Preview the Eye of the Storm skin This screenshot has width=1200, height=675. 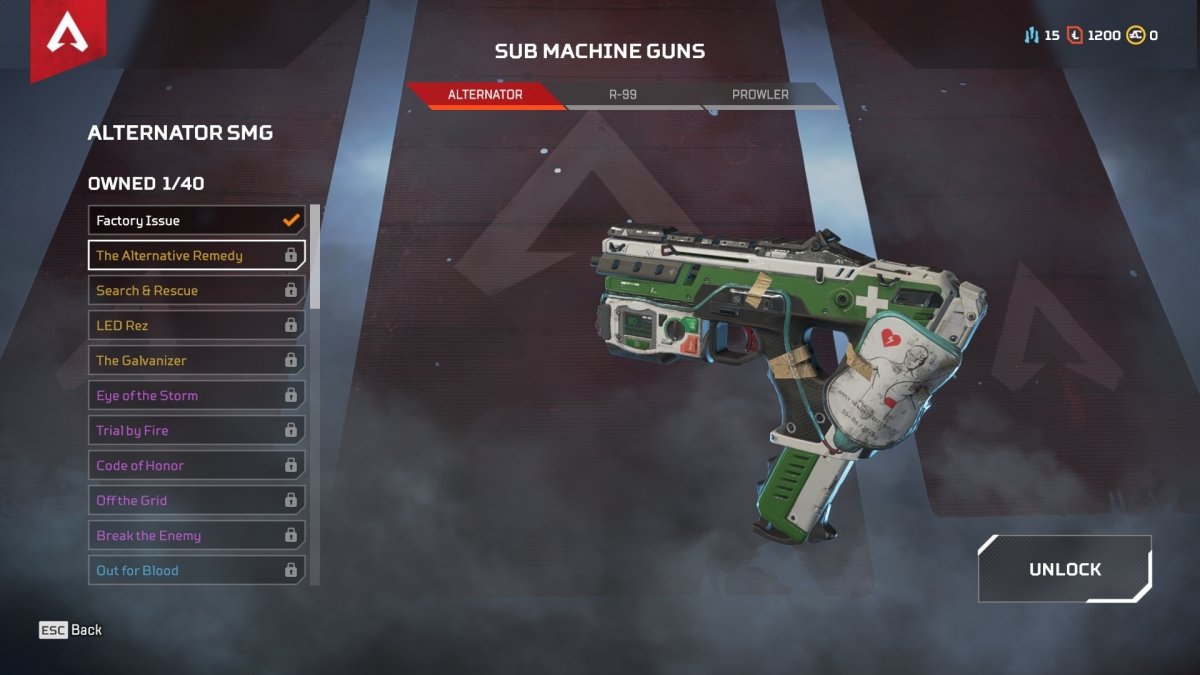tap(196, 395)
